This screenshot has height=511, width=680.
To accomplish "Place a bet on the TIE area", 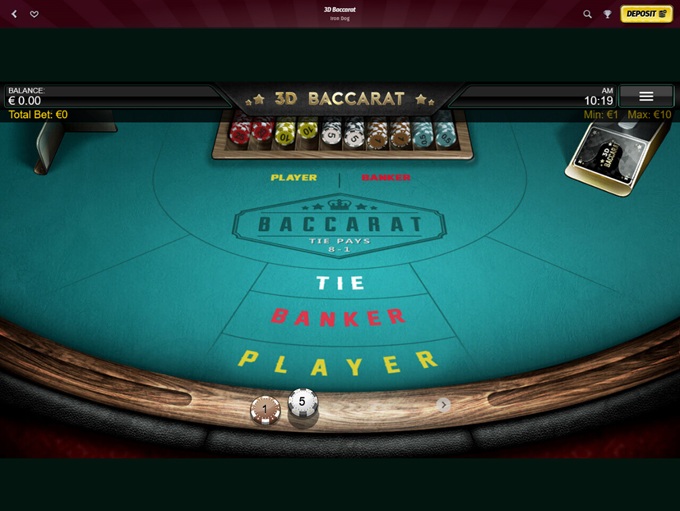I will point(340,283).
